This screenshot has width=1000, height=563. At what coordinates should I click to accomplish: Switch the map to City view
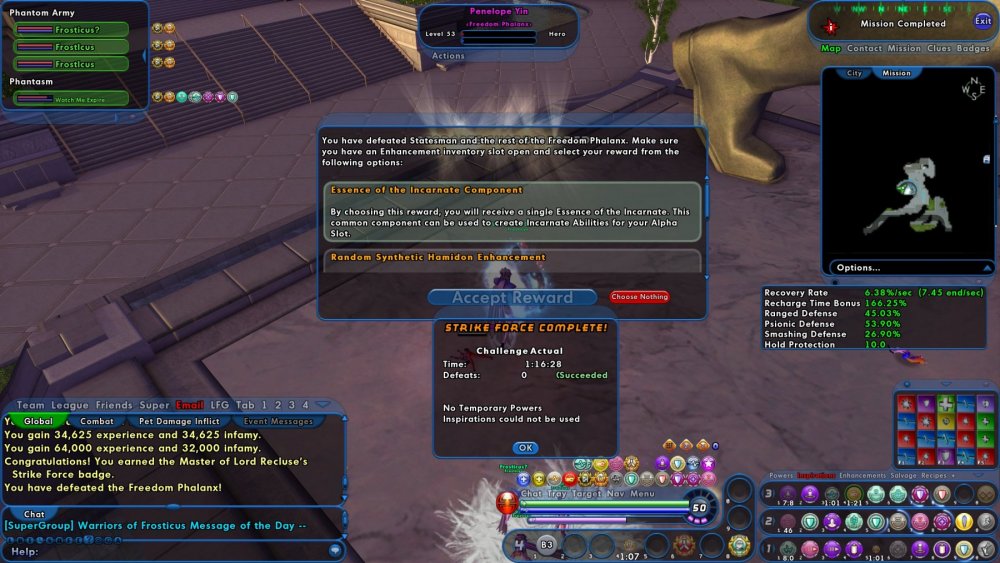point(854,73)
